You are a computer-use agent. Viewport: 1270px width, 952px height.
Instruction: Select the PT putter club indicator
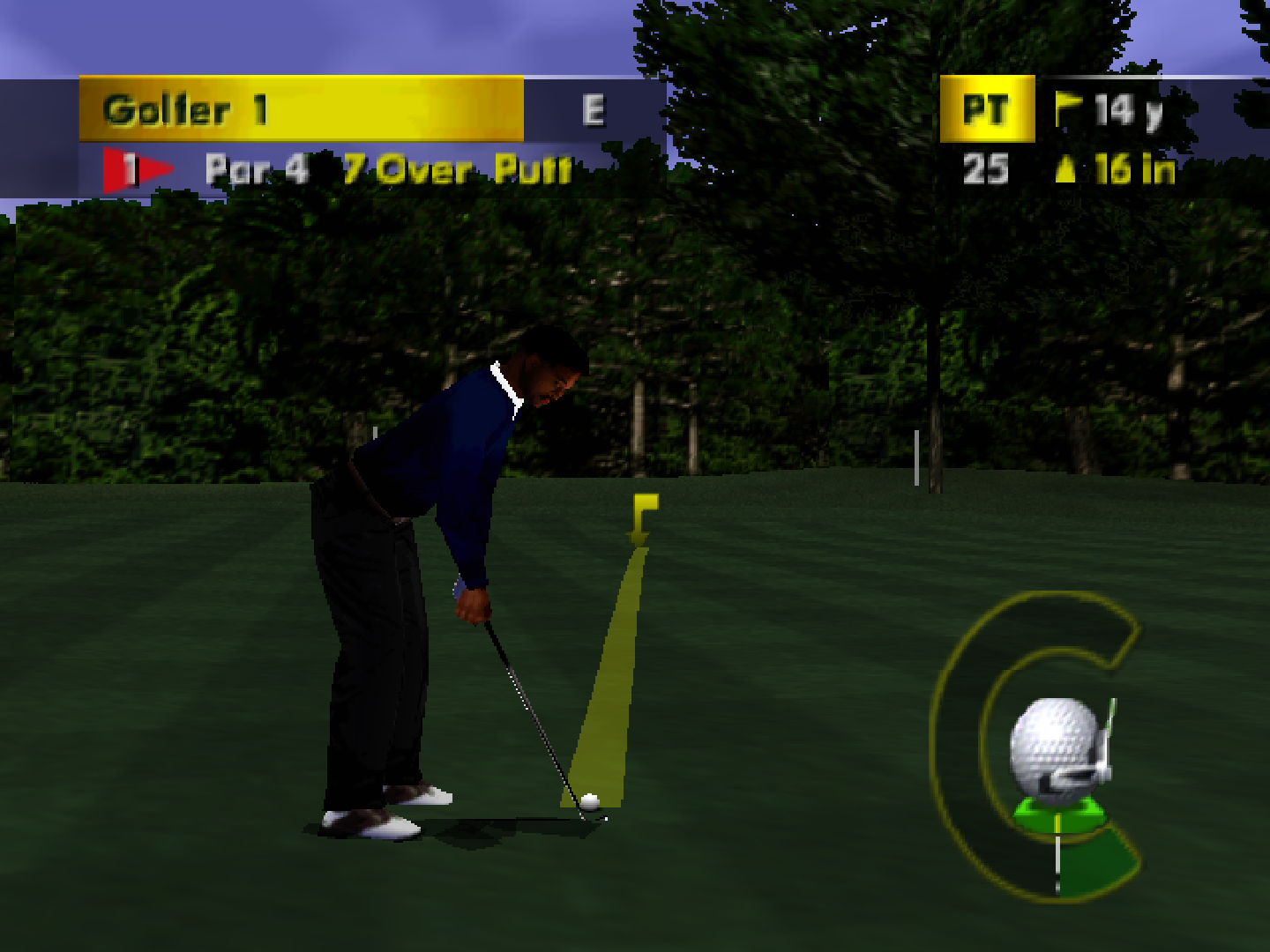(x=990, y=108)
